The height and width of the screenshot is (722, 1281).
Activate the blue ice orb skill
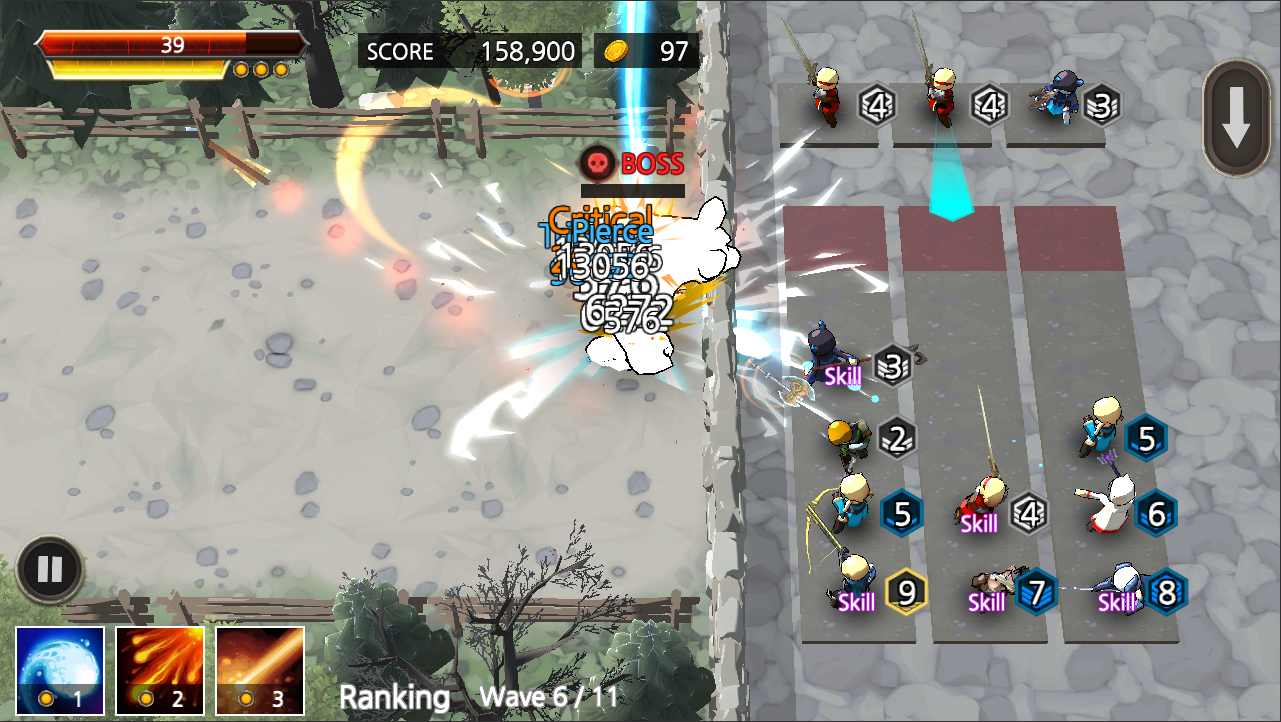[60, 669]
